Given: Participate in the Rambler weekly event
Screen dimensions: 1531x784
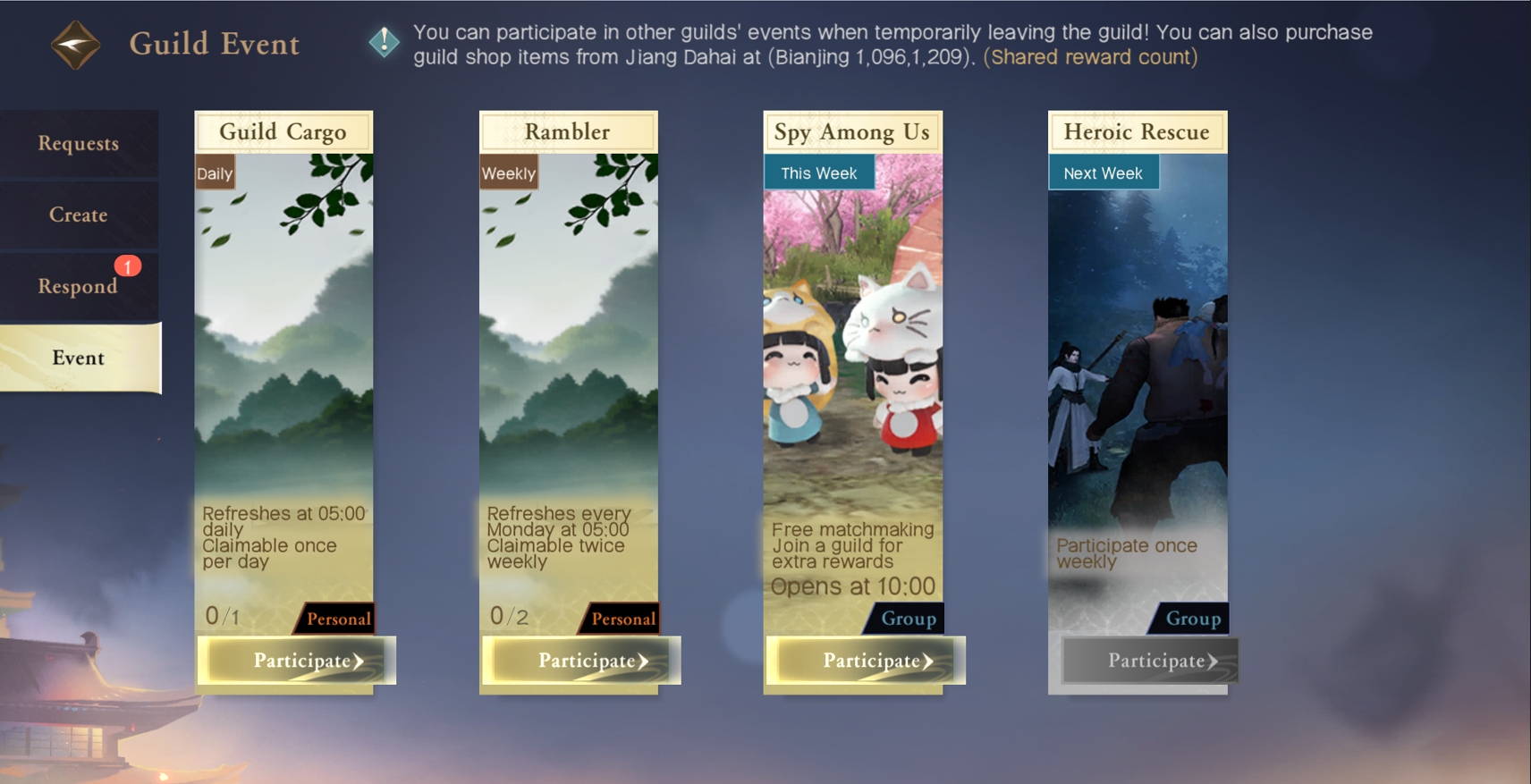Looking at the screenshot, I should [x=581, y=661].
